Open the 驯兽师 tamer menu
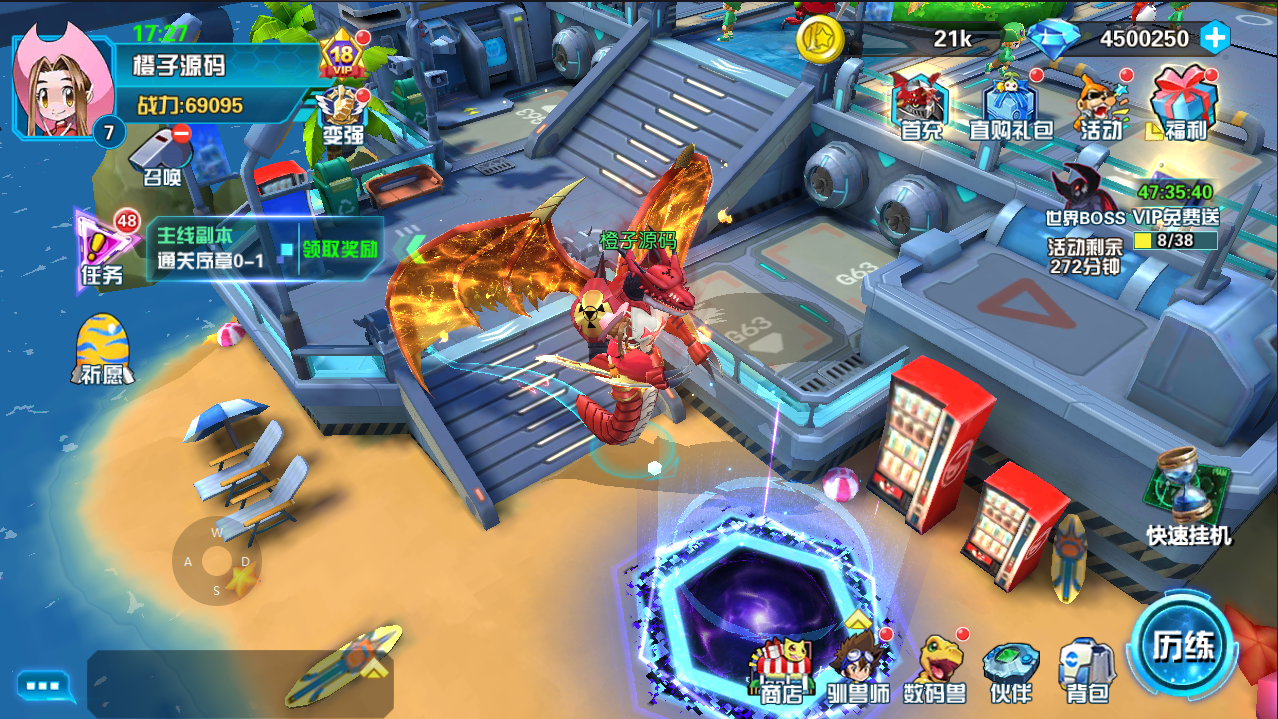 (x=859, y=666)
